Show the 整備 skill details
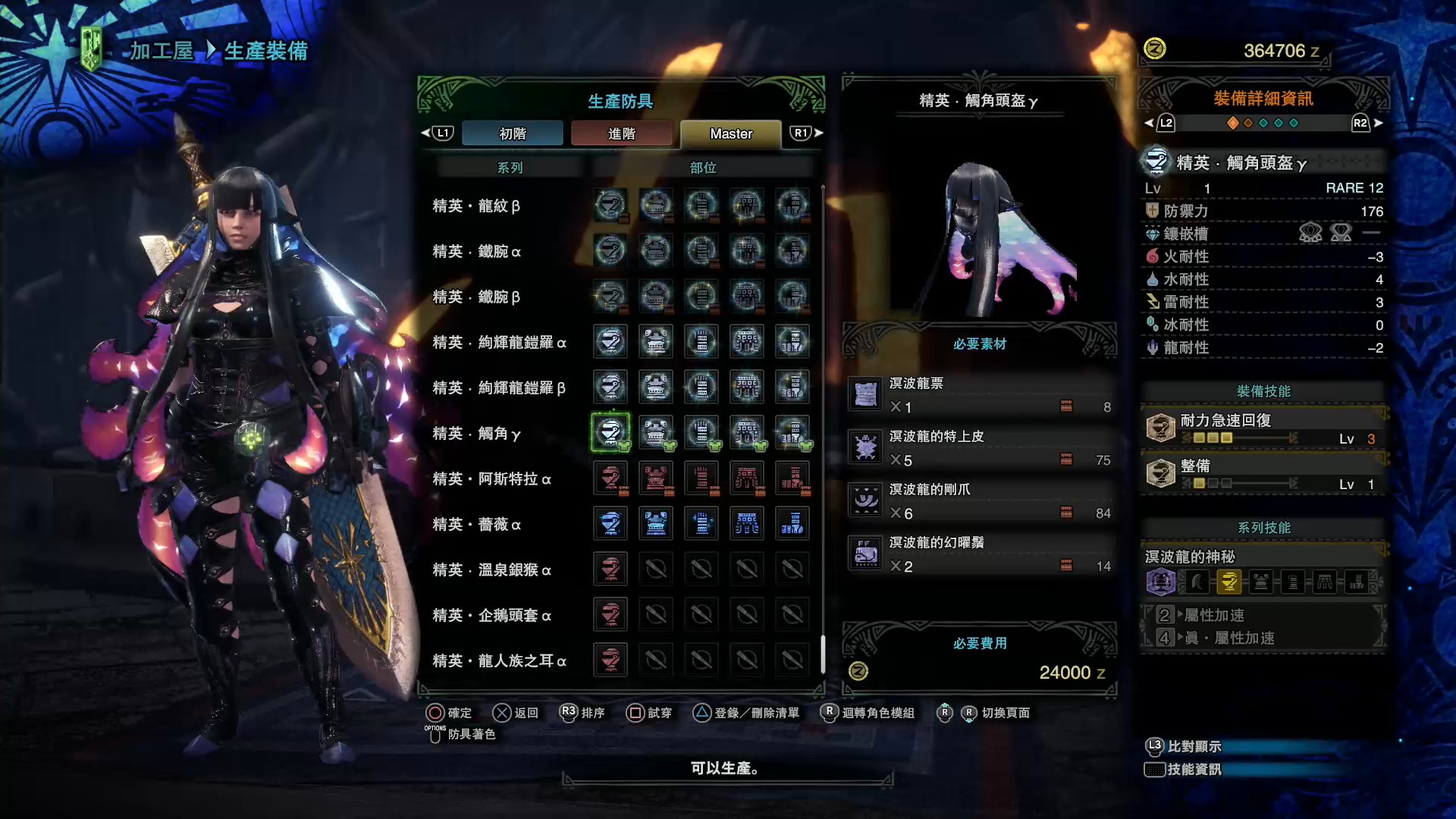The height and width of the screenshot is (819, 1456). (x=1263, y=474)
